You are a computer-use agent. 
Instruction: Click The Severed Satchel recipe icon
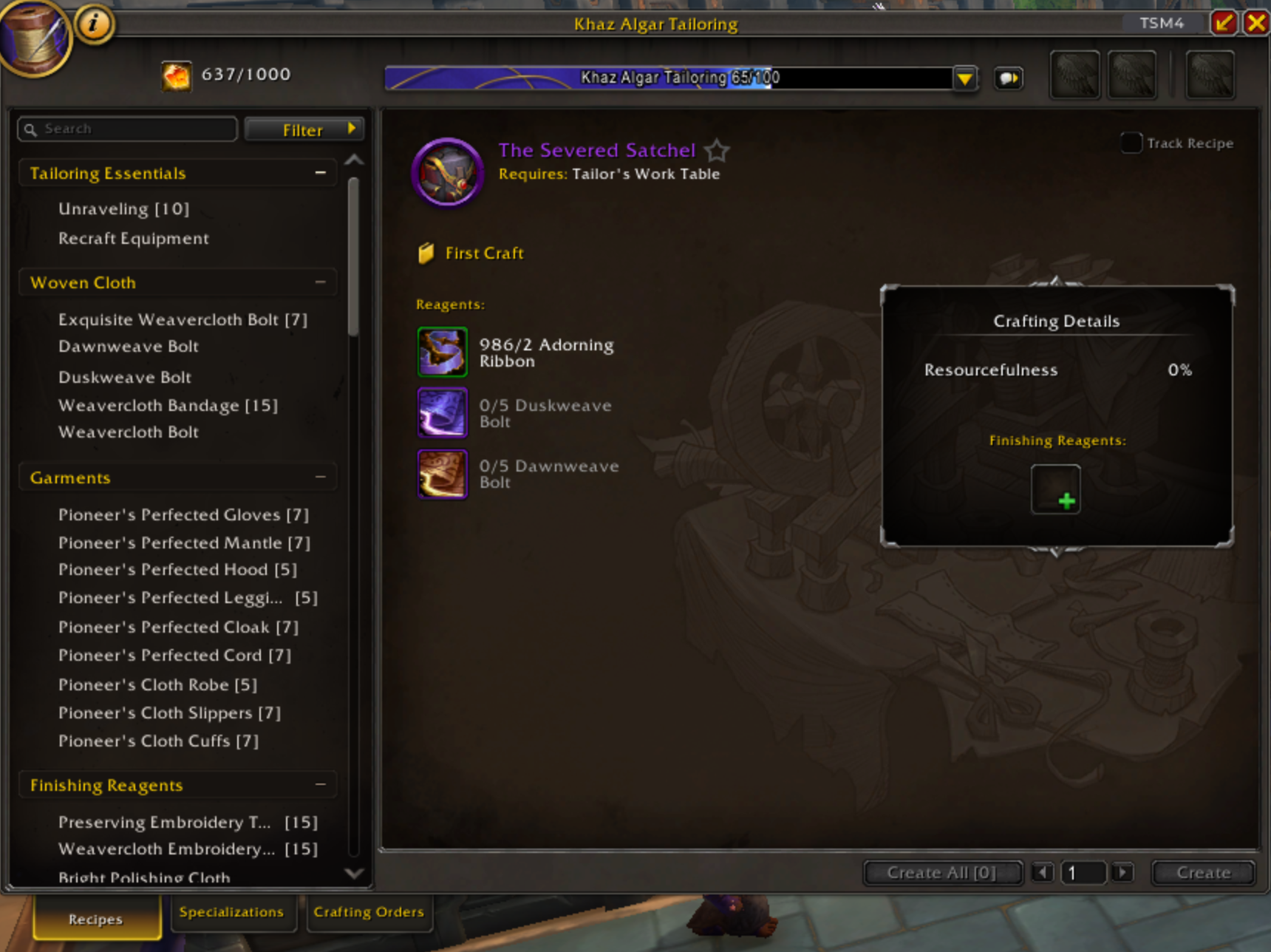447,172
